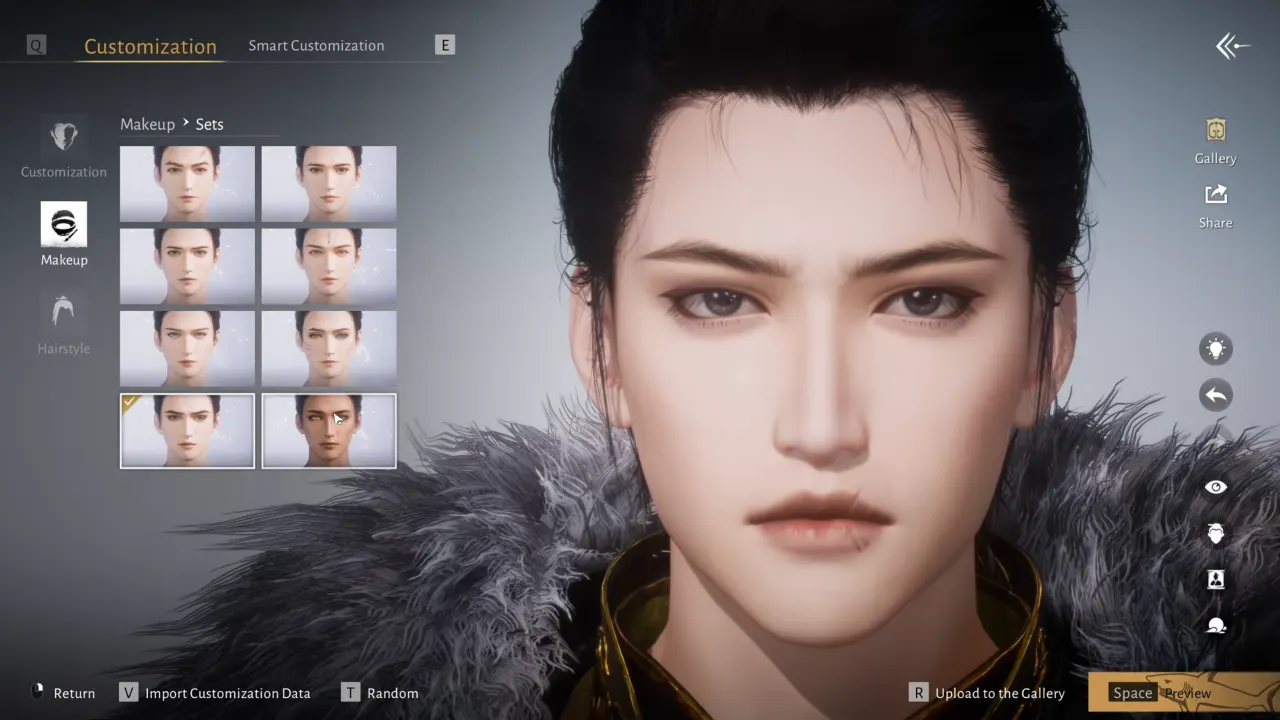Screen dimensions: 1280x720
Task: Toggle the bottom silhouette background icon
Action: 1215,624
